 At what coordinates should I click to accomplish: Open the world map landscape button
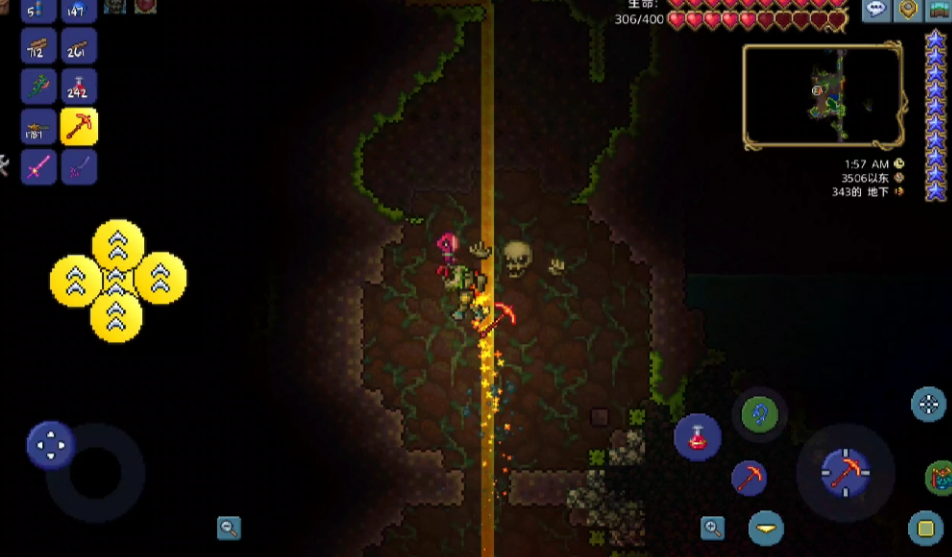(938, 10)
